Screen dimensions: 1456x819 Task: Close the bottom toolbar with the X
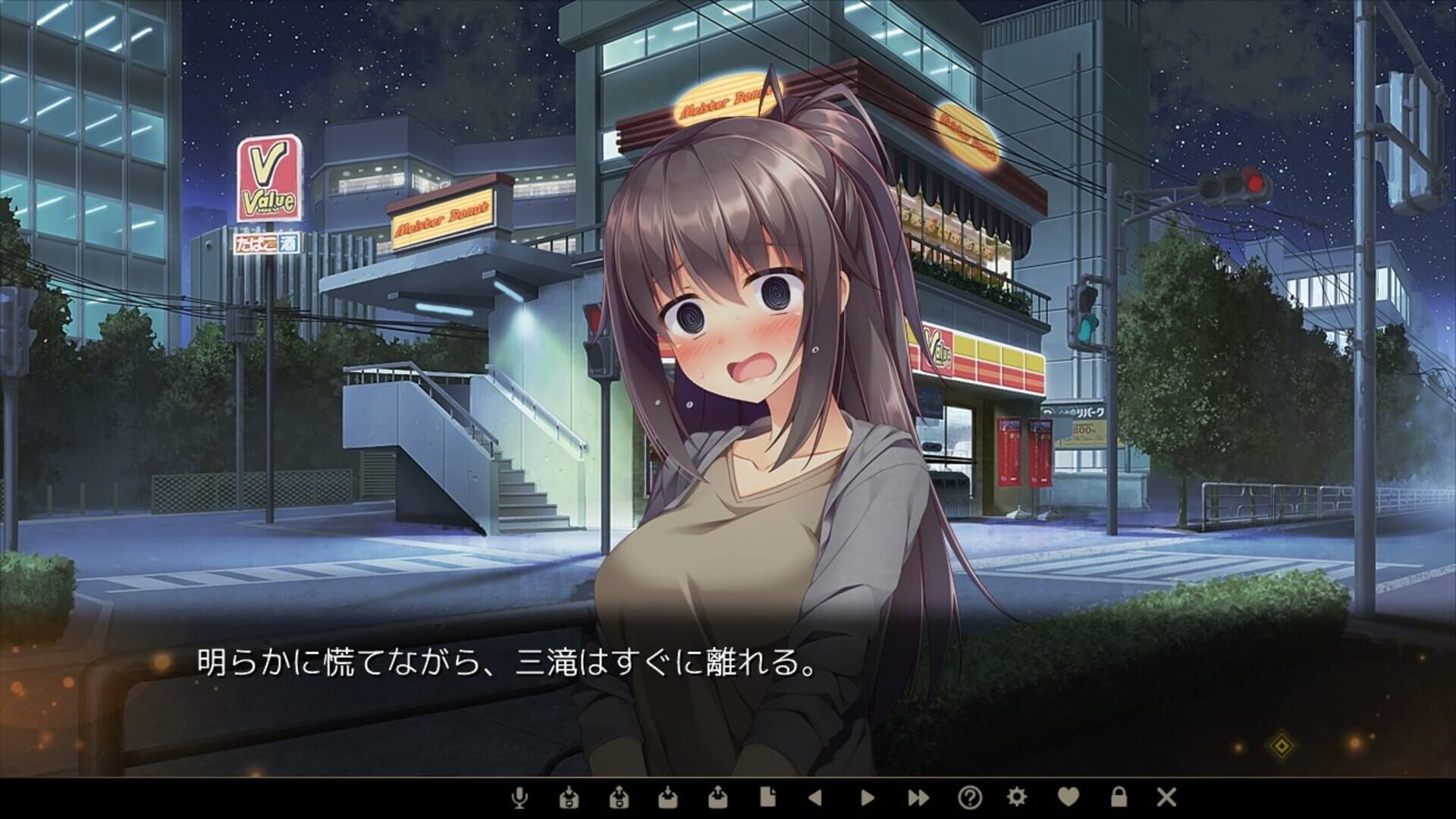coord(1166,796)
